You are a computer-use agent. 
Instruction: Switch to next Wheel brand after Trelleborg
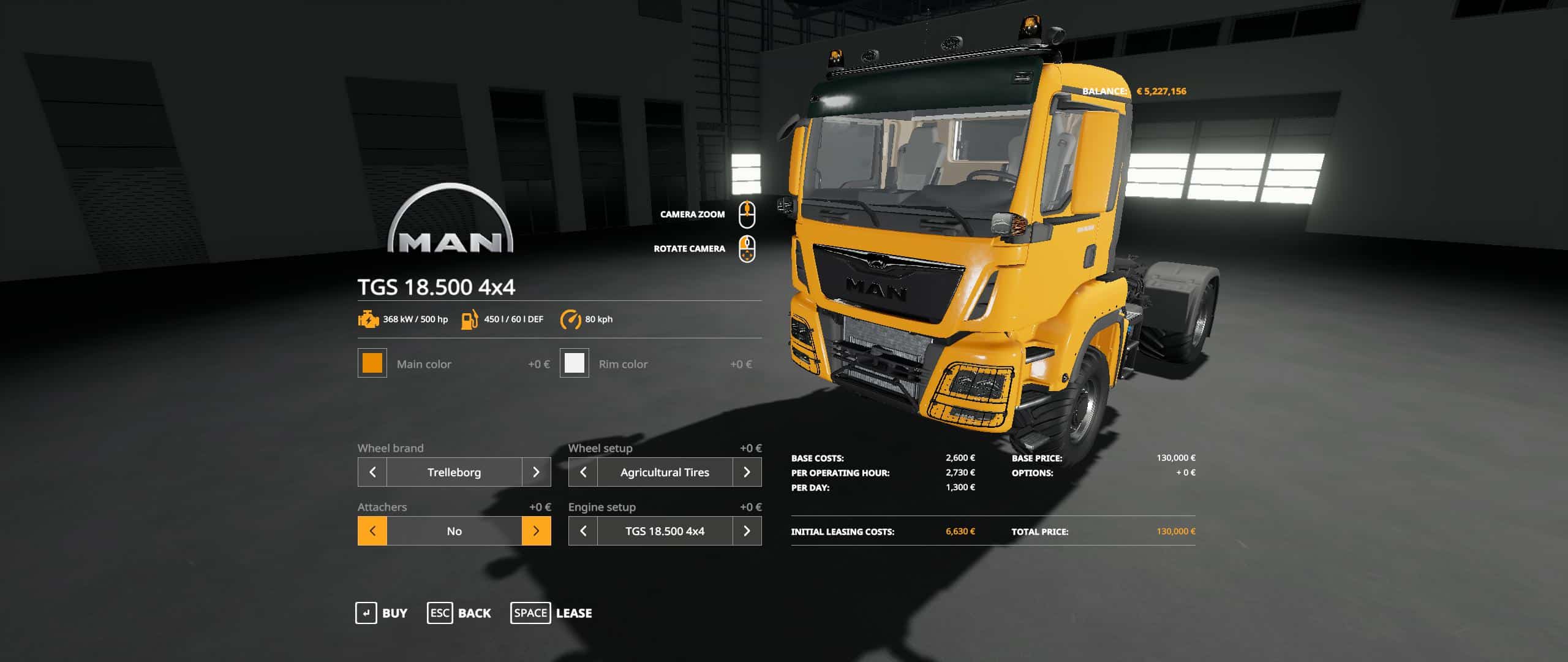(536, 472)
